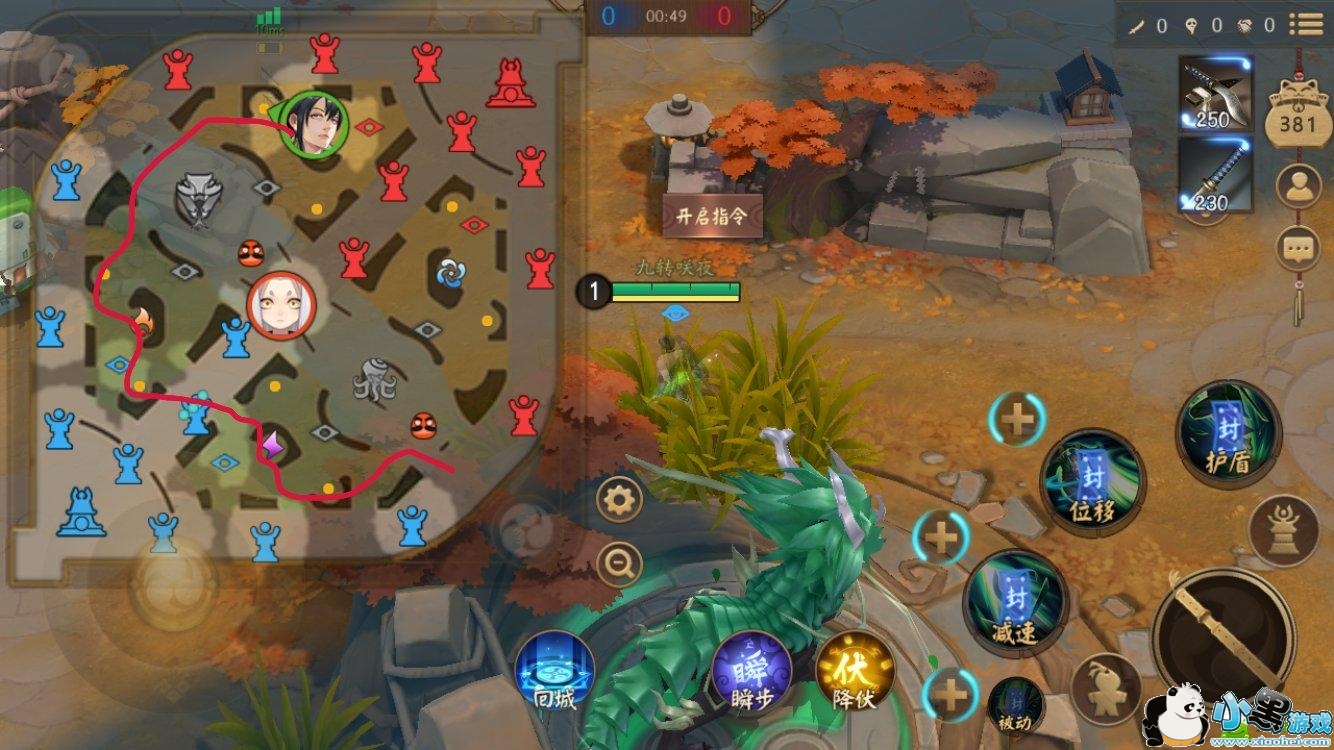
Task: Open the gear settings button
Action: [619, 499]
